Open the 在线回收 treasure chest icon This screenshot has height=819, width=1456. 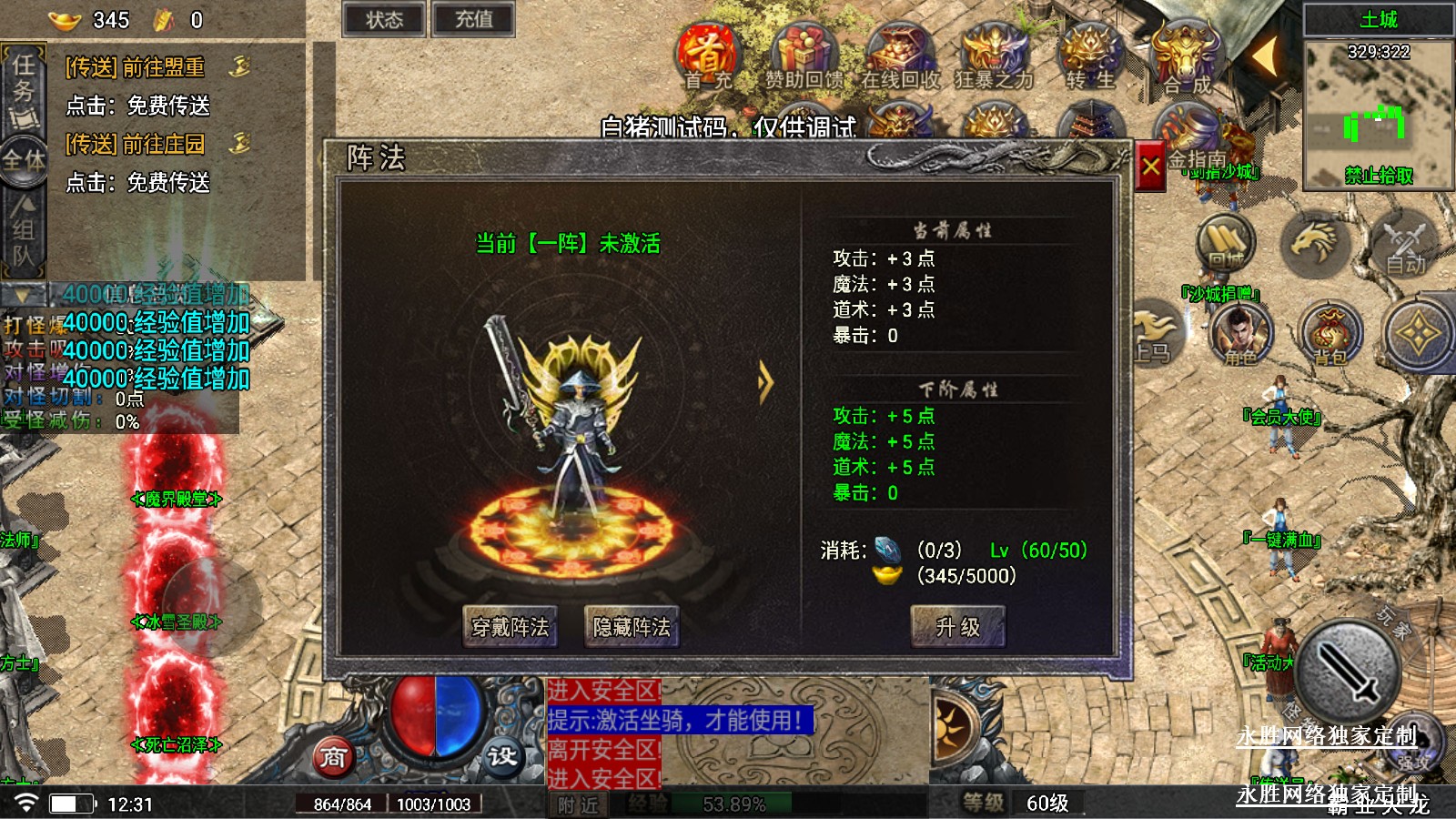(x=900, y=56)
